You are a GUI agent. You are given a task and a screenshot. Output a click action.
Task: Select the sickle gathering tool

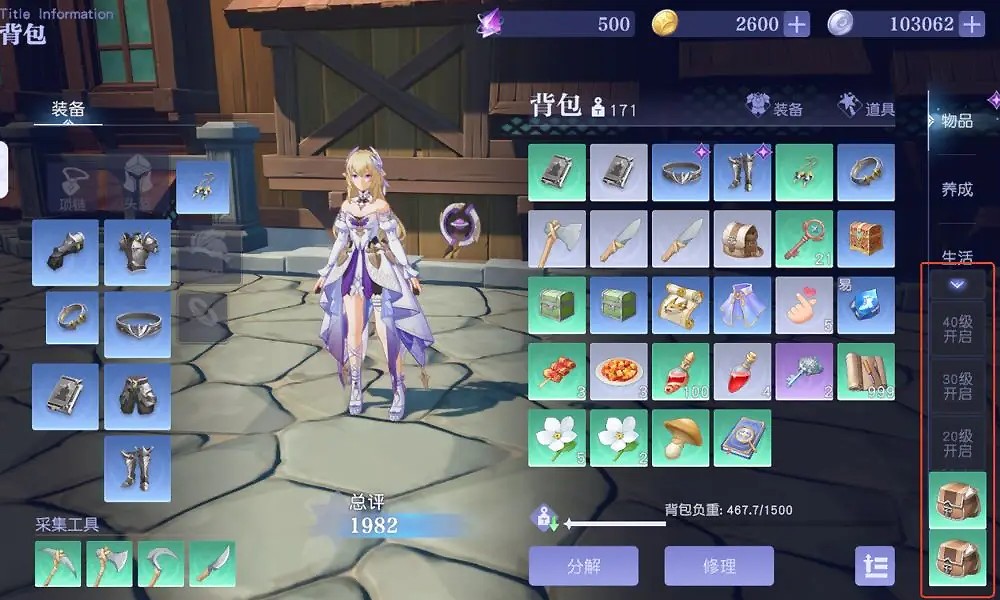(x=161, y=564)
